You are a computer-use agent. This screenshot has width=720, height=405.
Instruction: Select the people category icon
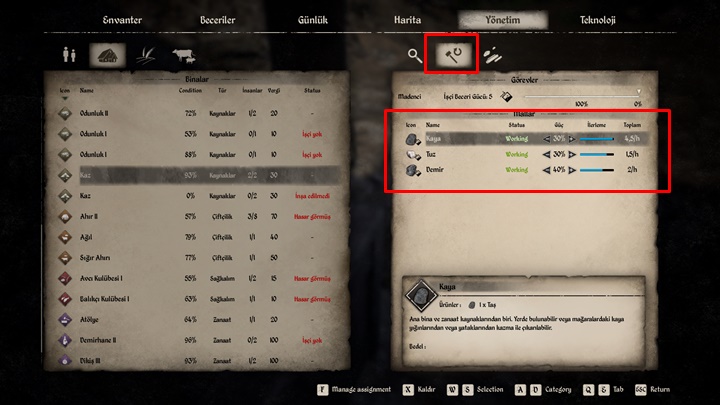coord(67,57)
